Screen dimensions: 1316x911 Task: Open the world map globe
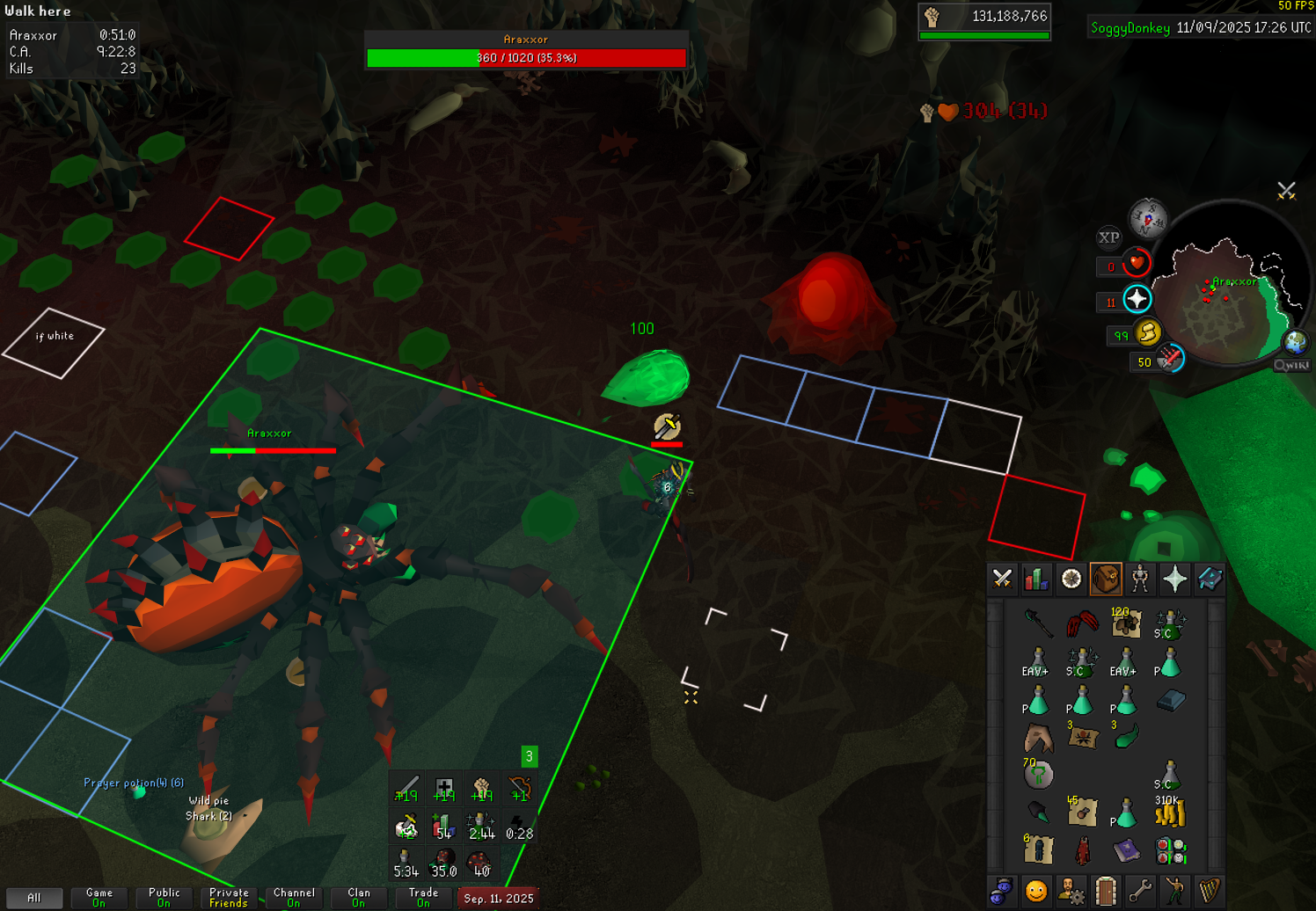(1295, 341)
